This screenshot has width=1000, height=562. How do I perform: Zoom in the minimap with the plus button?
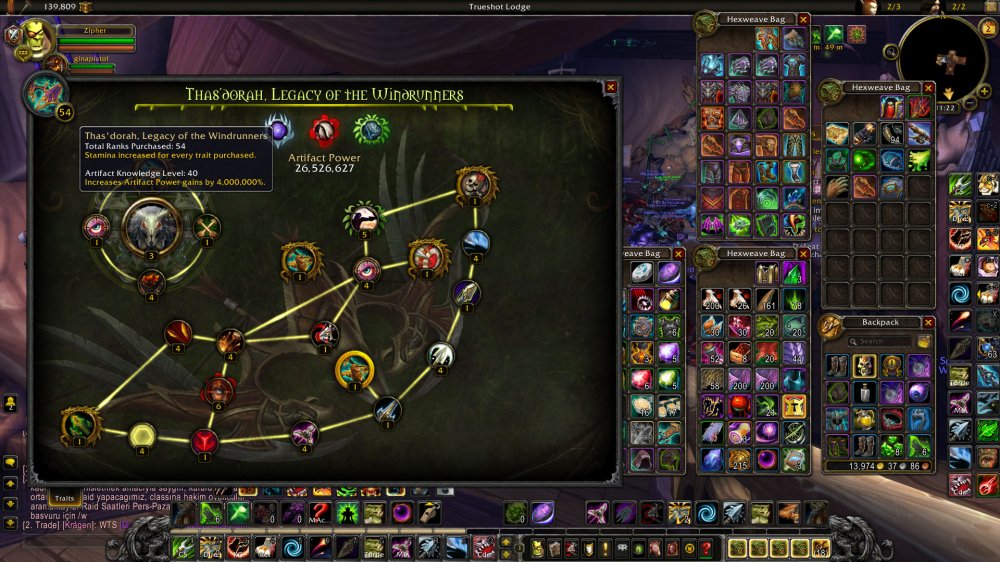pos(984,91)
